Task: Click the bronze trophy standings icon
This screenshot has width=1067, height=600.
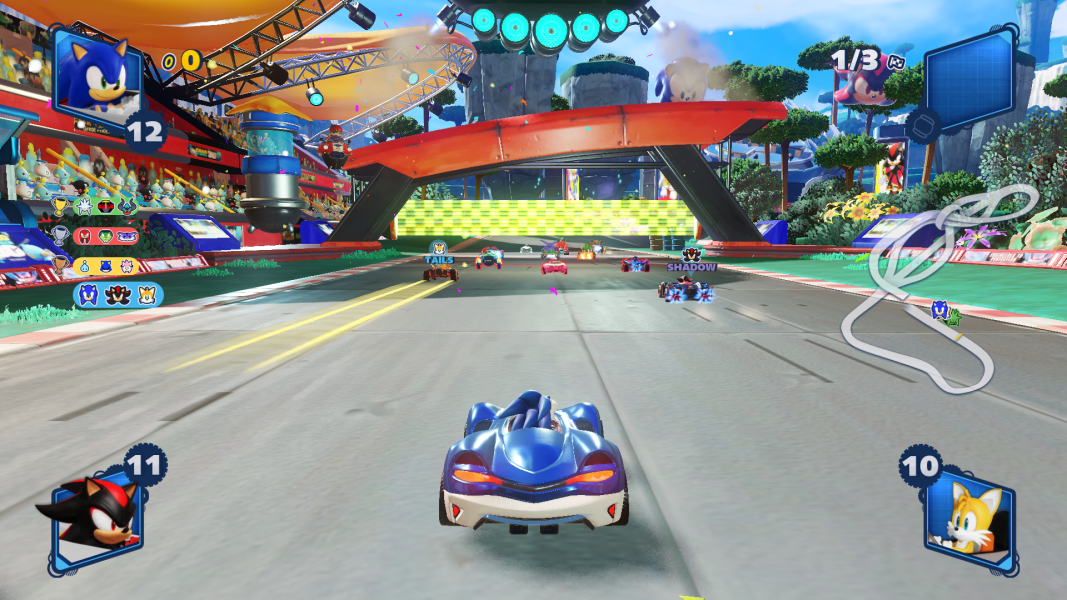Action: click(x=59, y=265)
